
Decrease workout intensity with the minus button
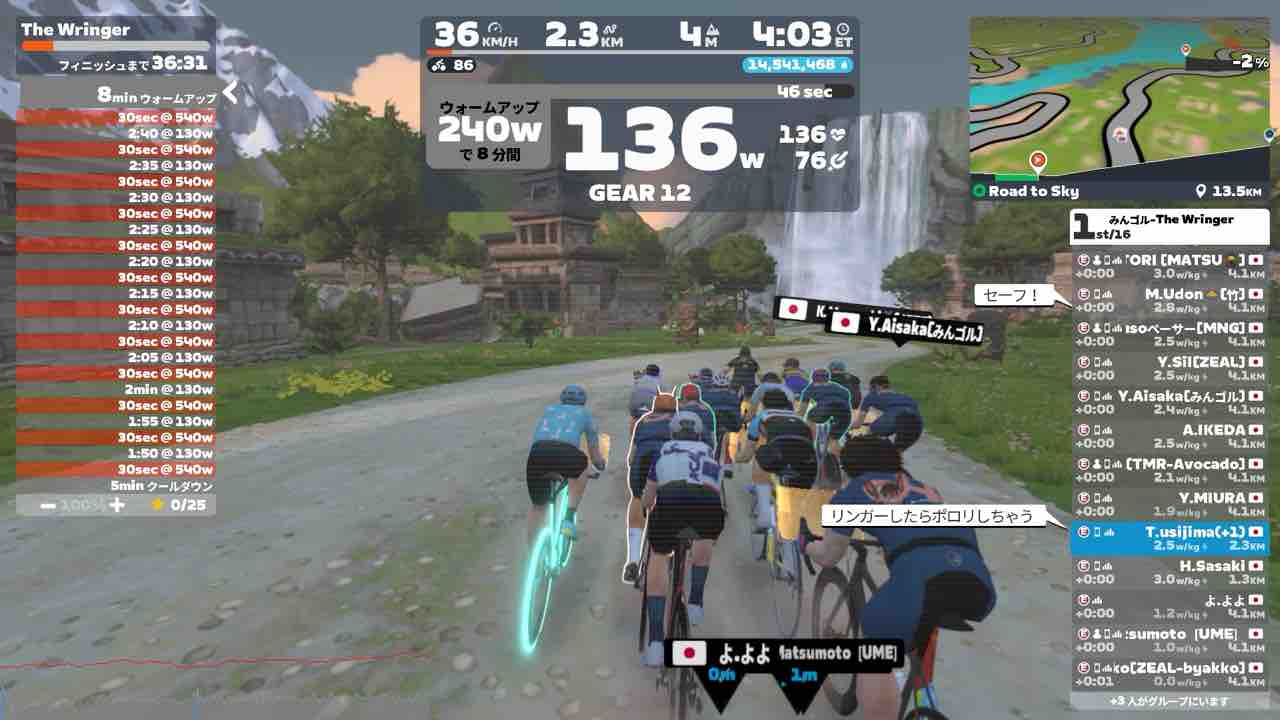pyautogui.click(x=48, y=505)
